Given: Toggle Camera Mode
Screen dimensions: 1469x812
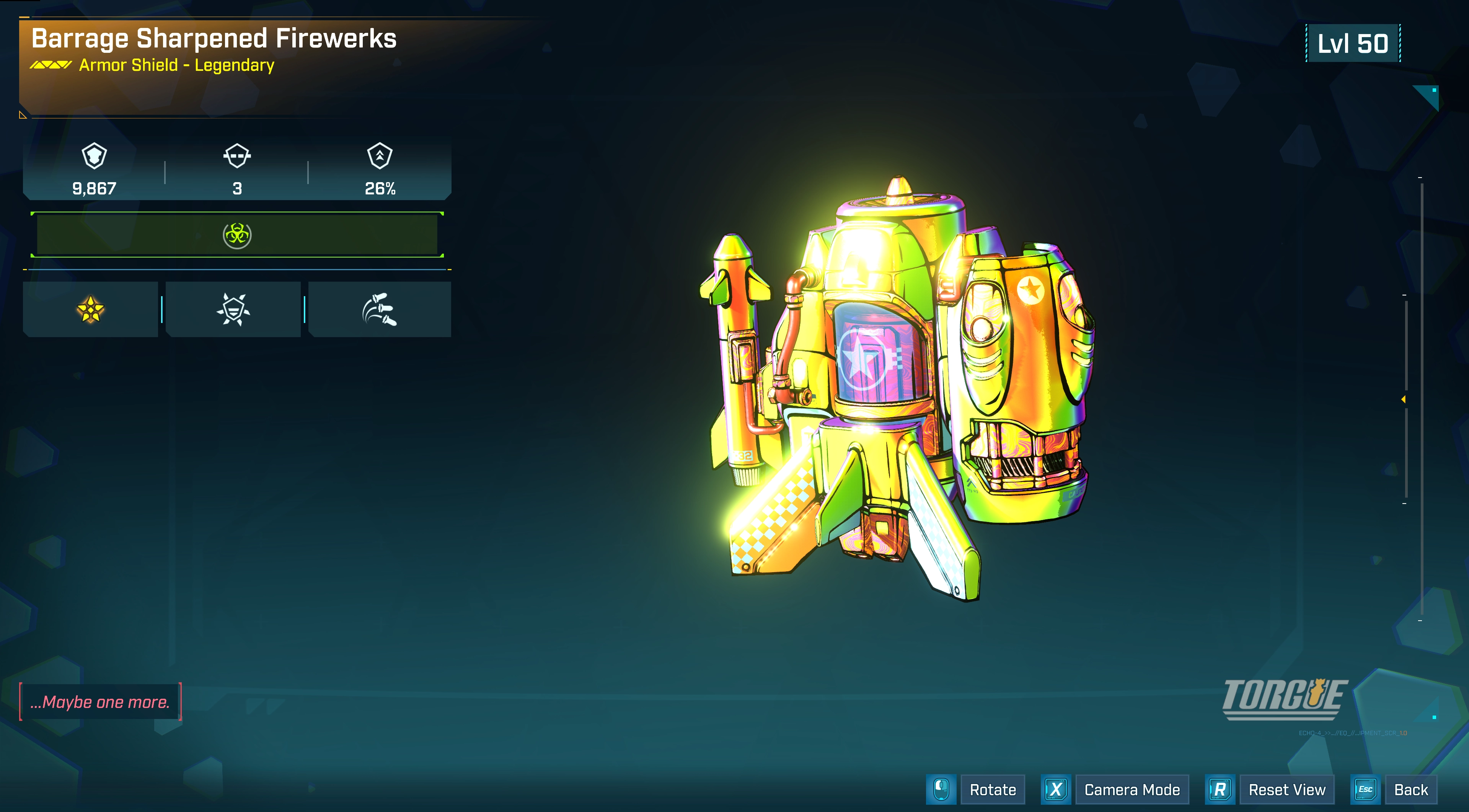Looking at the screenshot, I should point(1132,790).
